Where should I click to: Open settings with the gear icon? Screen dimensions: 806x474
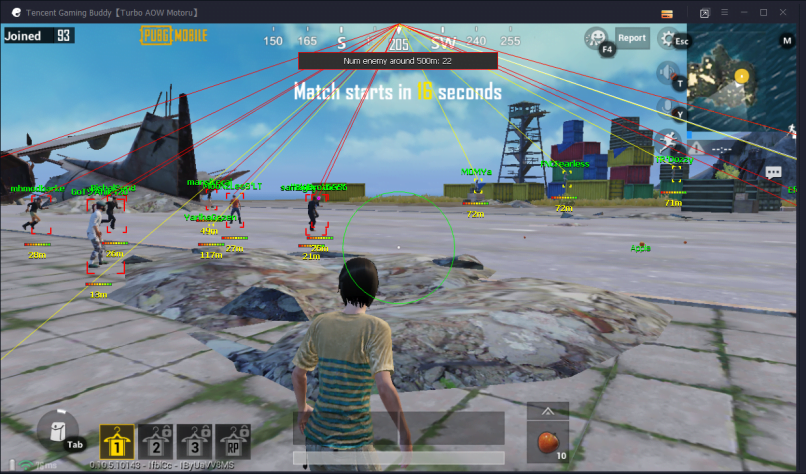coord(669,39)
